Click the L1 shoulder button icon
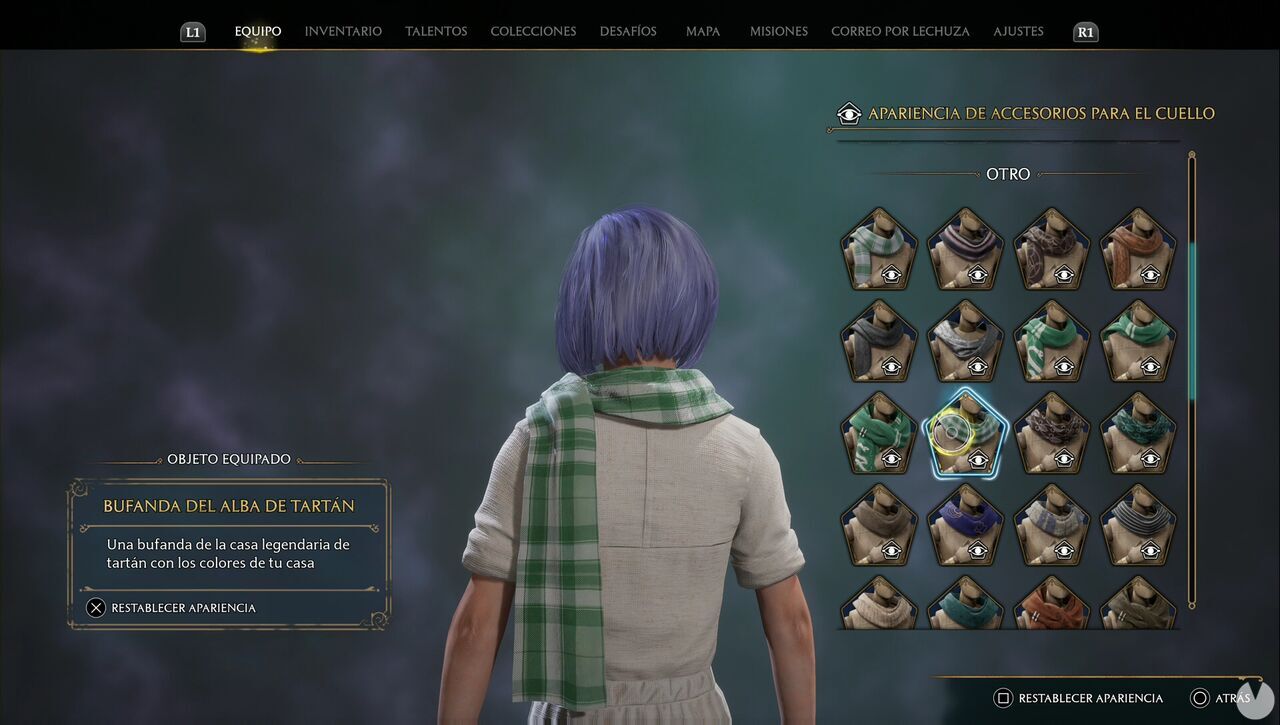Screen dimensions: 1280x725 [x=192, y=31]
